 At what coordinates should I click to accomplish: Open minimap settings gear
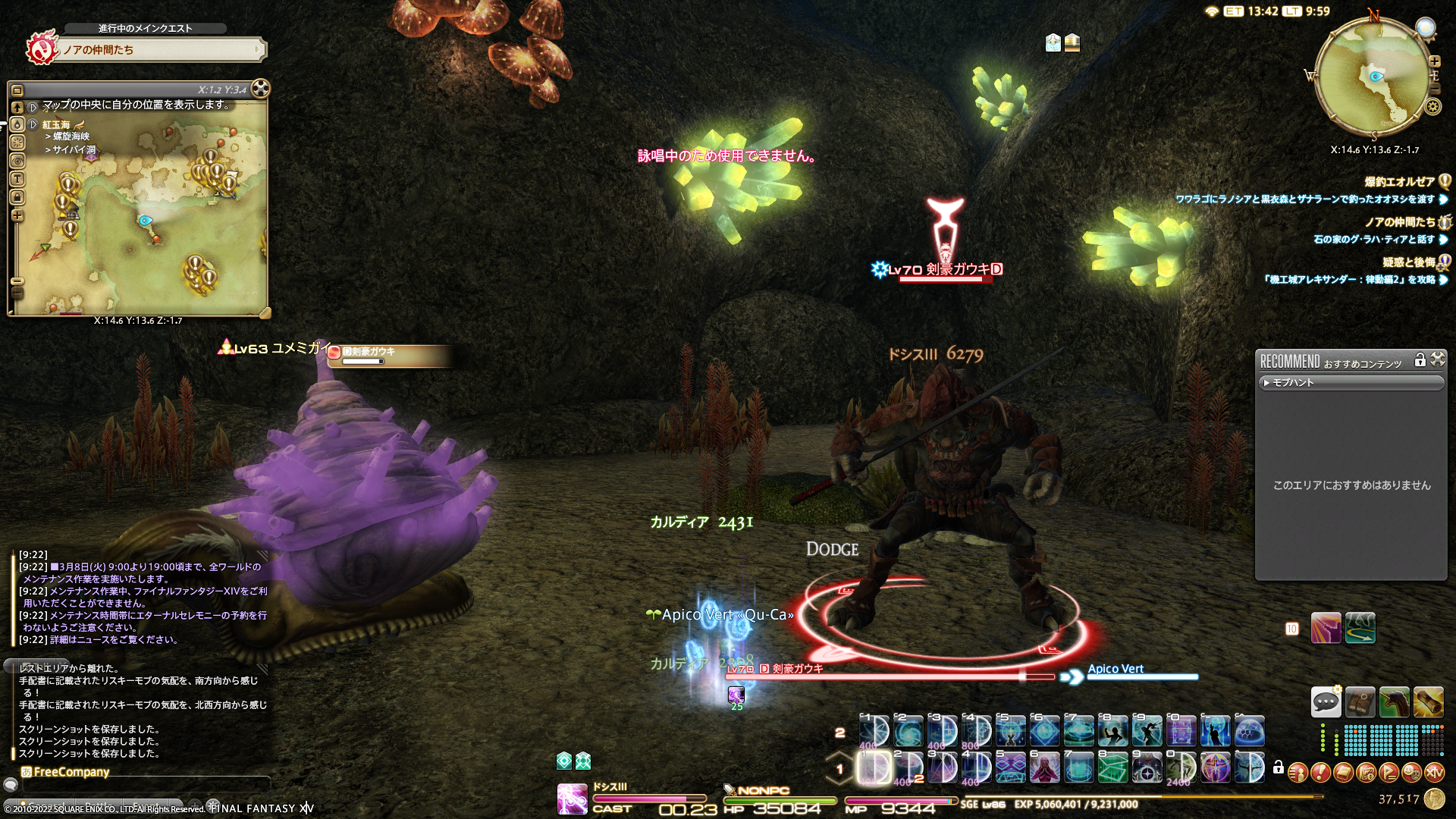(x=1433, y=106)
